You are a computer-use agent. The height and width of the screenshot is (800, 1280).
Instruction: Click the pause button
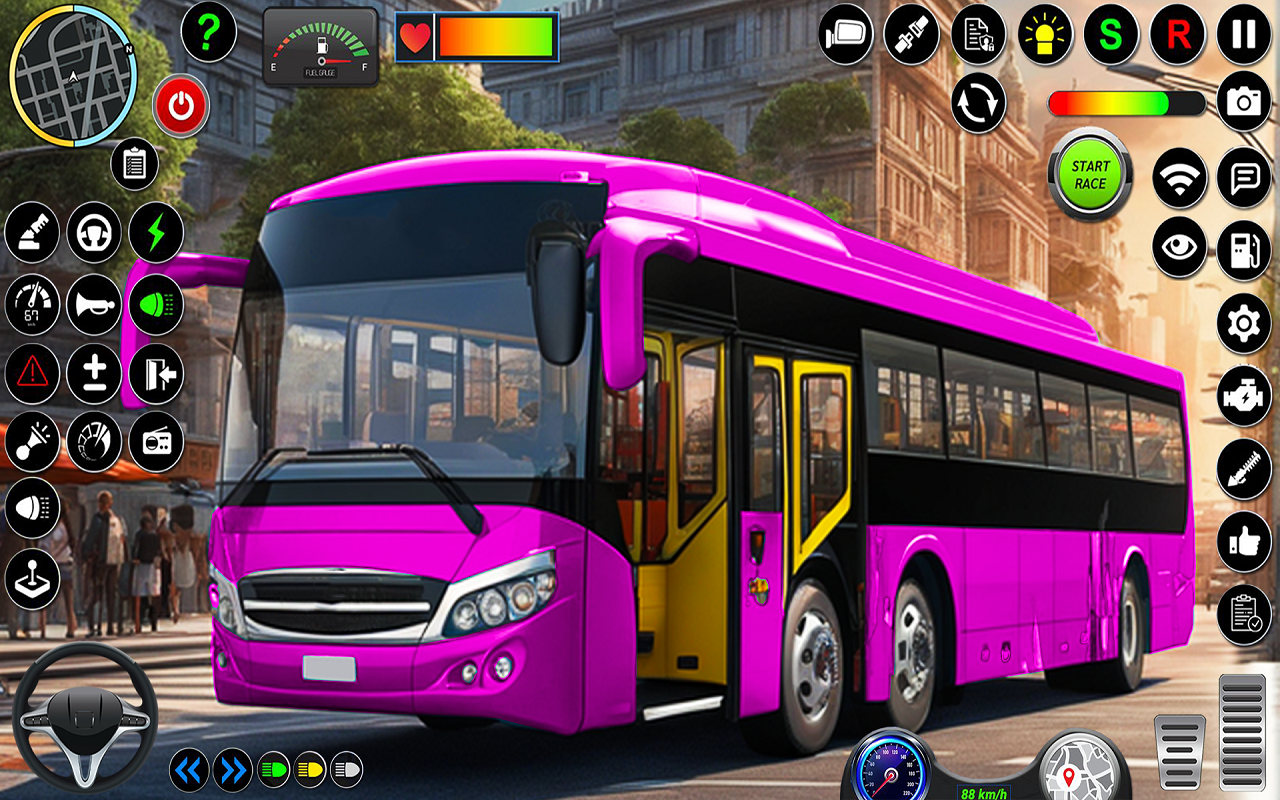coord(1243,35)
